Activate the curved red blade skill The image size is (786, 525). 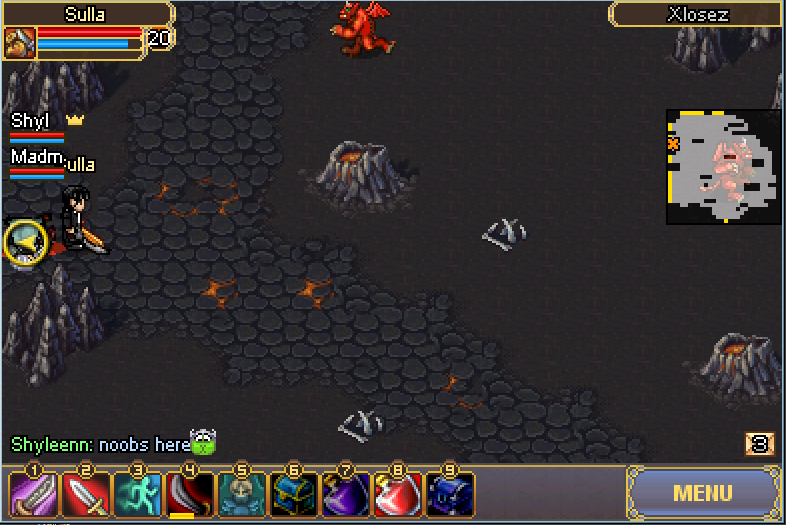[188, 494]
